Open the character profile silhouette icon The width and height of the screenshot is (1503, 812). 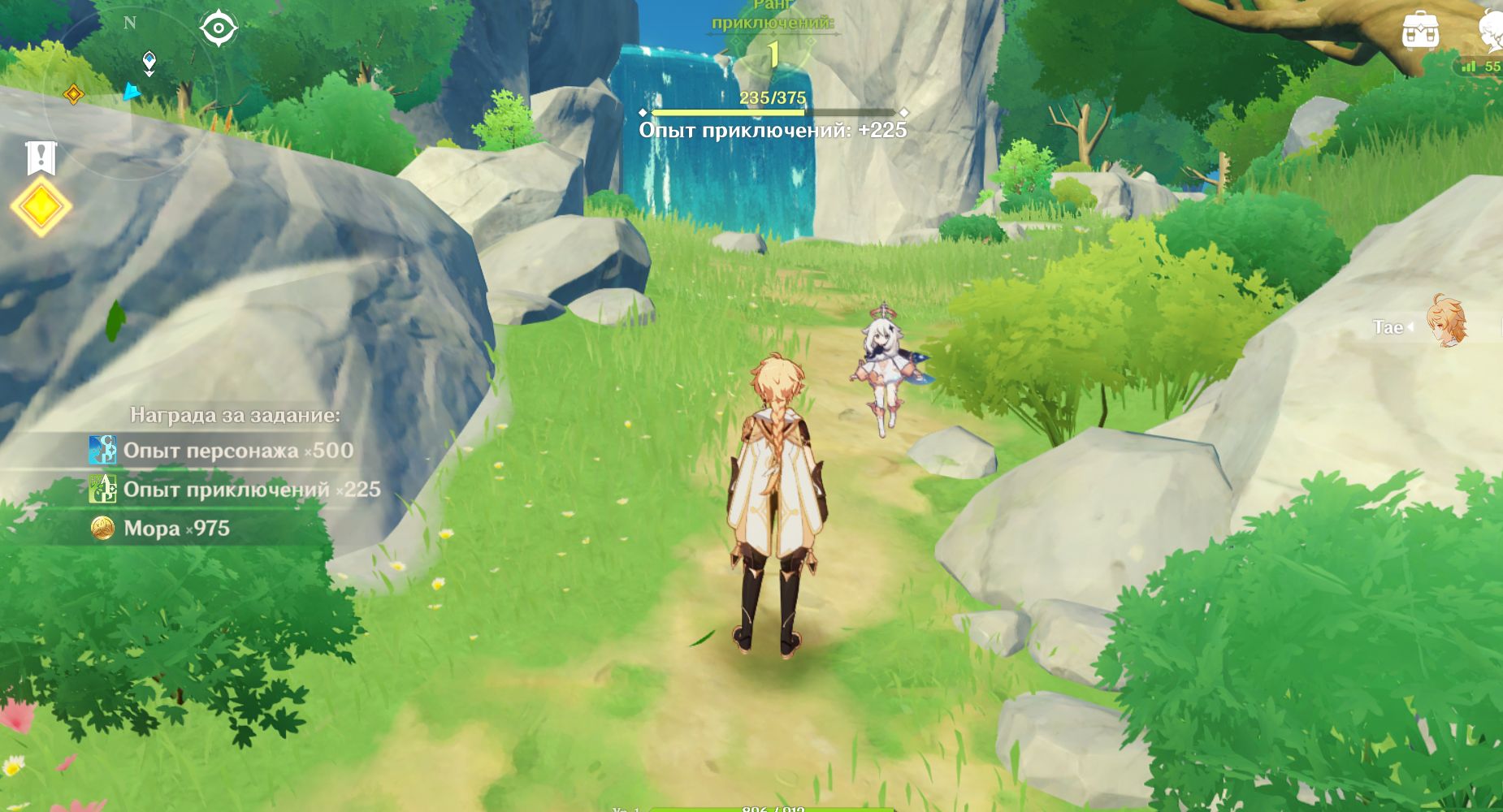point(1490,32)
